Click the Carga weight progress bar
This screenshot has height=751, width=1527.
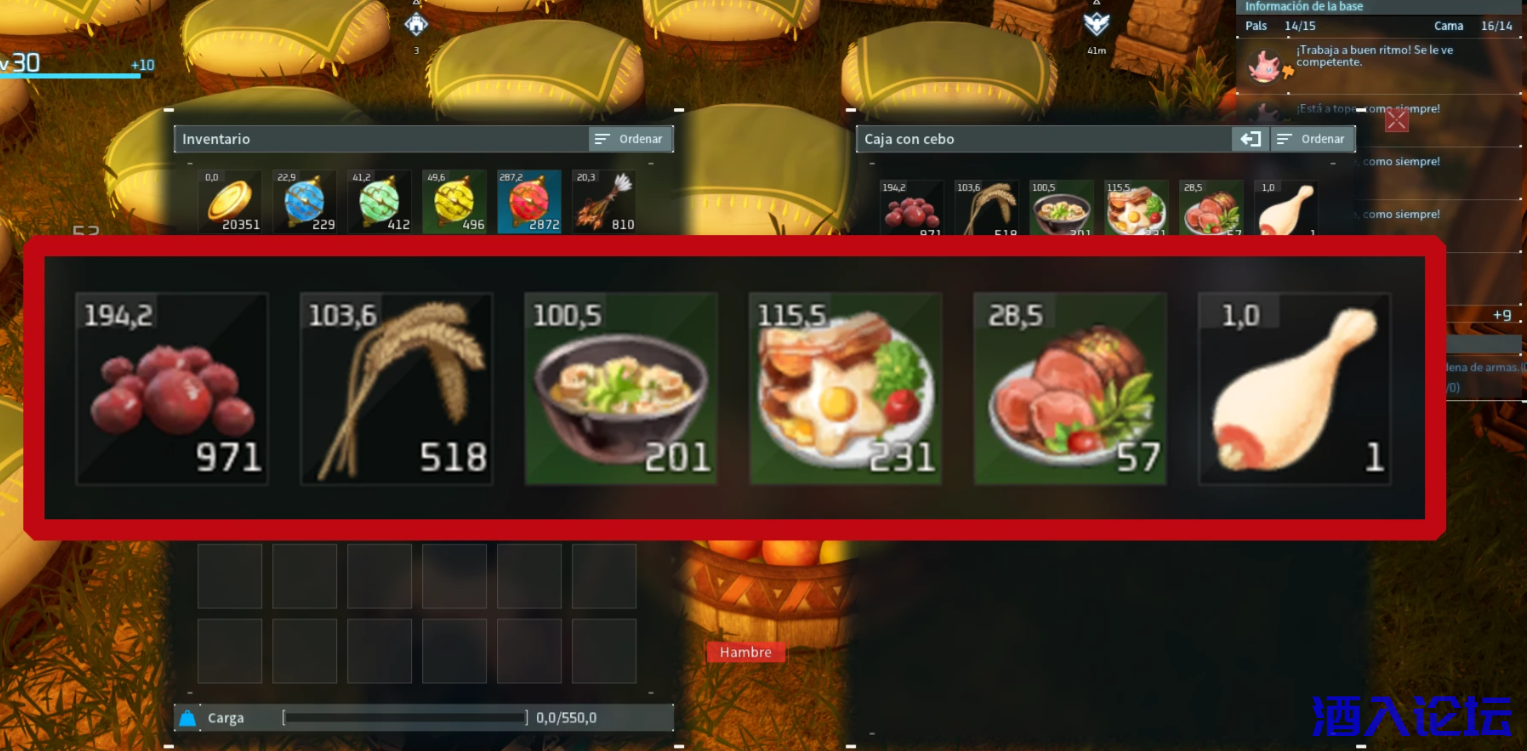tap(404, 717)
